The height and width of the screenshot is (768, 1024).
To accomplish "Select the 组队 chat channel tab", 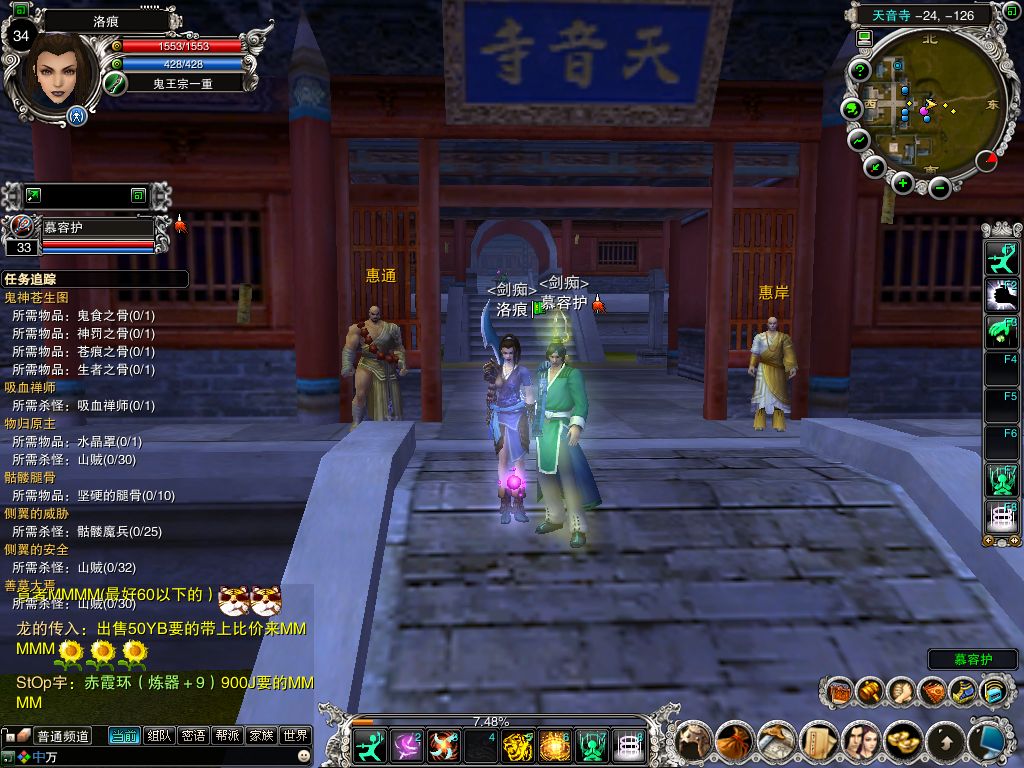I will [159, 736].
